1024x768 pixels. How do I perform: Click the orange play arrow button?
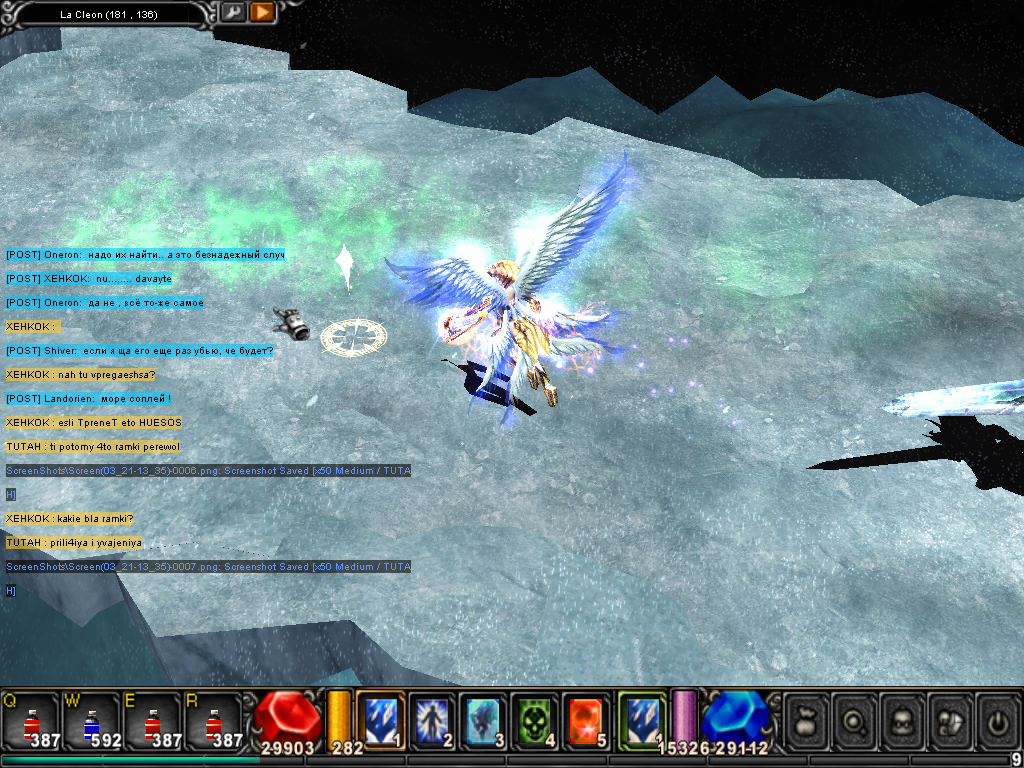(262, 13)
